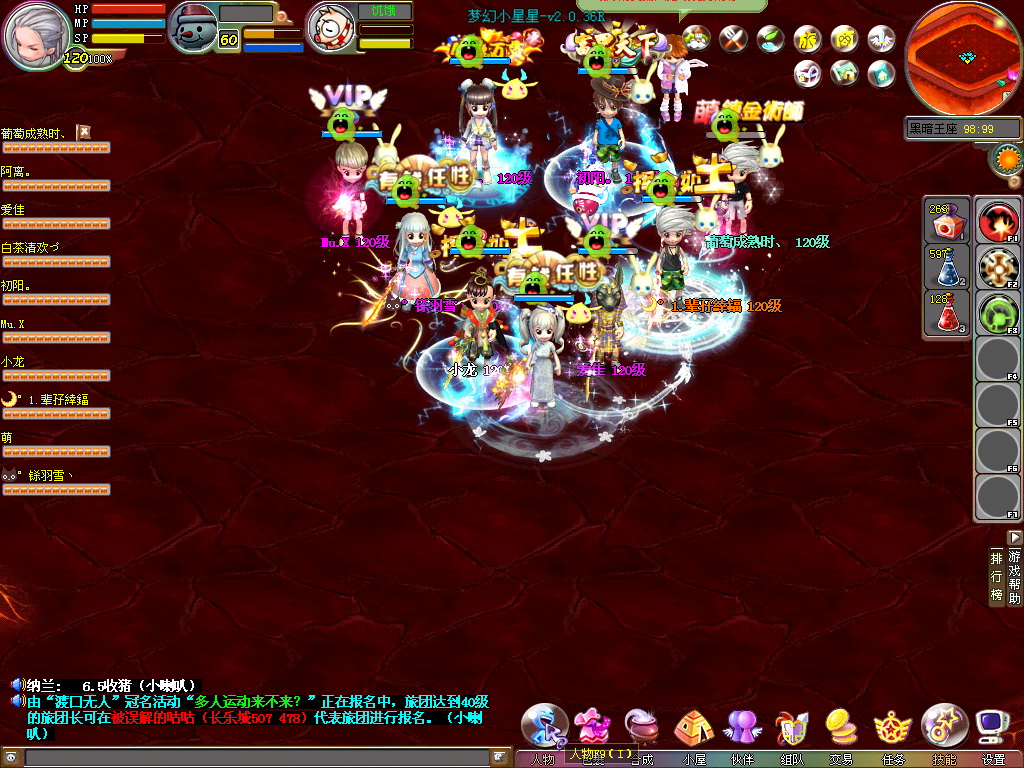Viewport: 1024px width, 768px height.
Task: Use the red flask potion
Action: coord(944,313)
